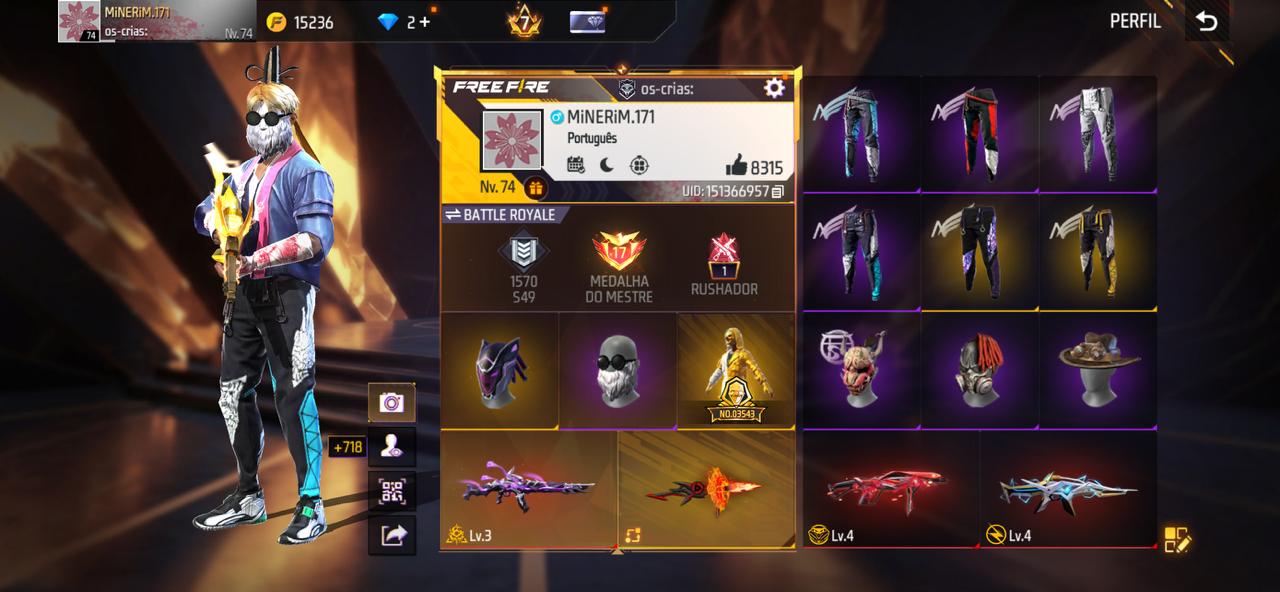This screenshot has height=592, width=1280.
Task: Open the player avatar at top left
Action: click(x=78, y=21)
